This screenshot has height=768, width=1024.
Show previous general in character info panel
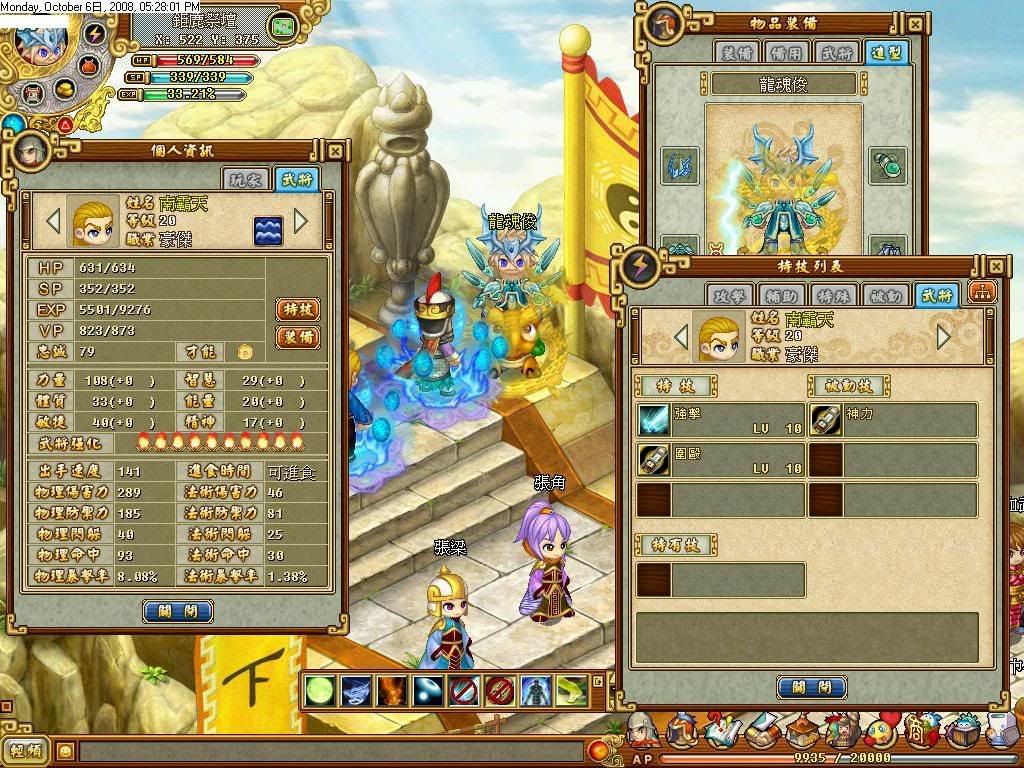pyautogui.click(x=54, y=220)
